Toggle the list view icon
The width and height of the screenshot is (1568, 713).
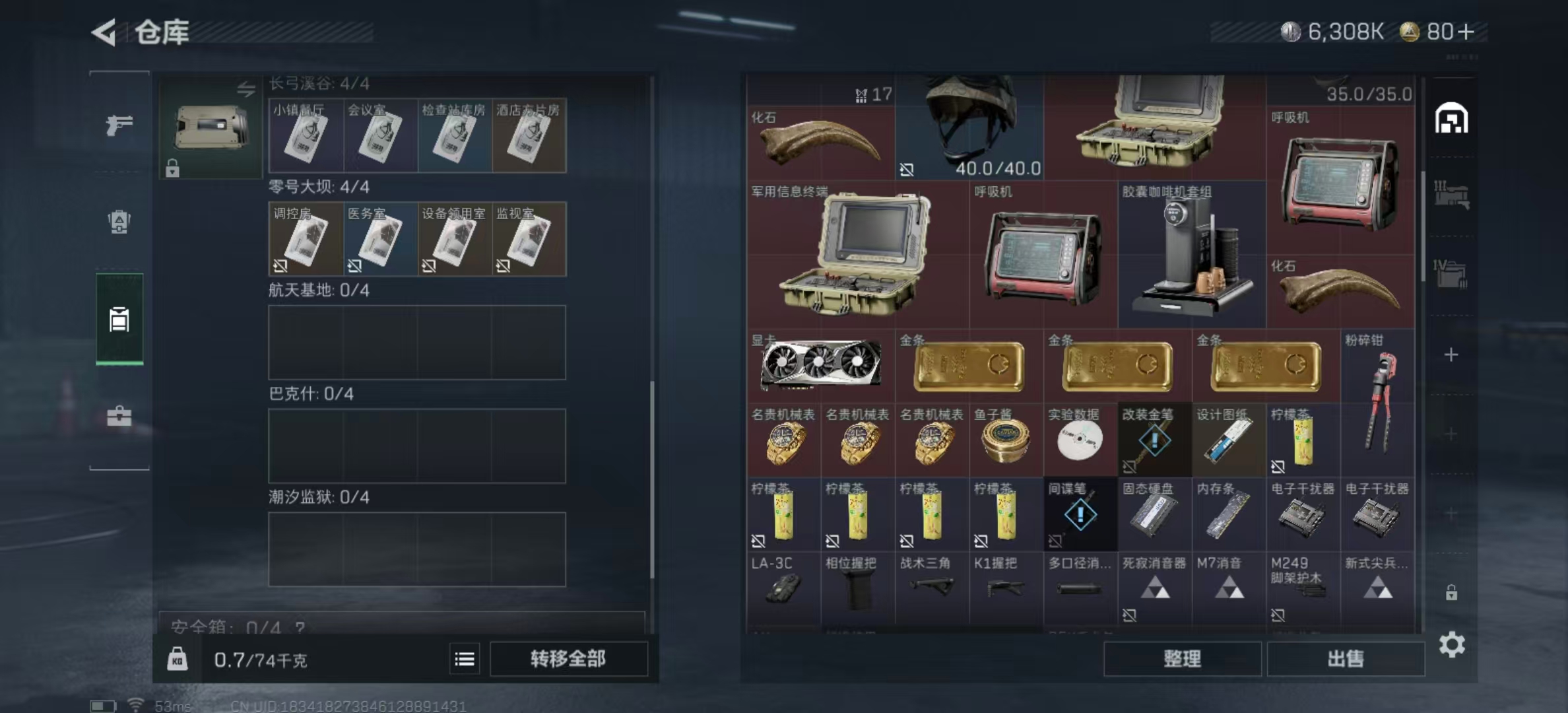tap(465, 659)
